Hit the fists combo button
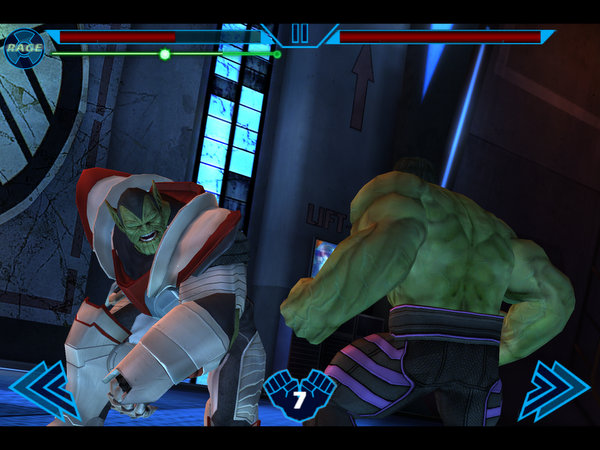Screen dimensions: 600x450 pyautogui.click(x=300, y=394)
